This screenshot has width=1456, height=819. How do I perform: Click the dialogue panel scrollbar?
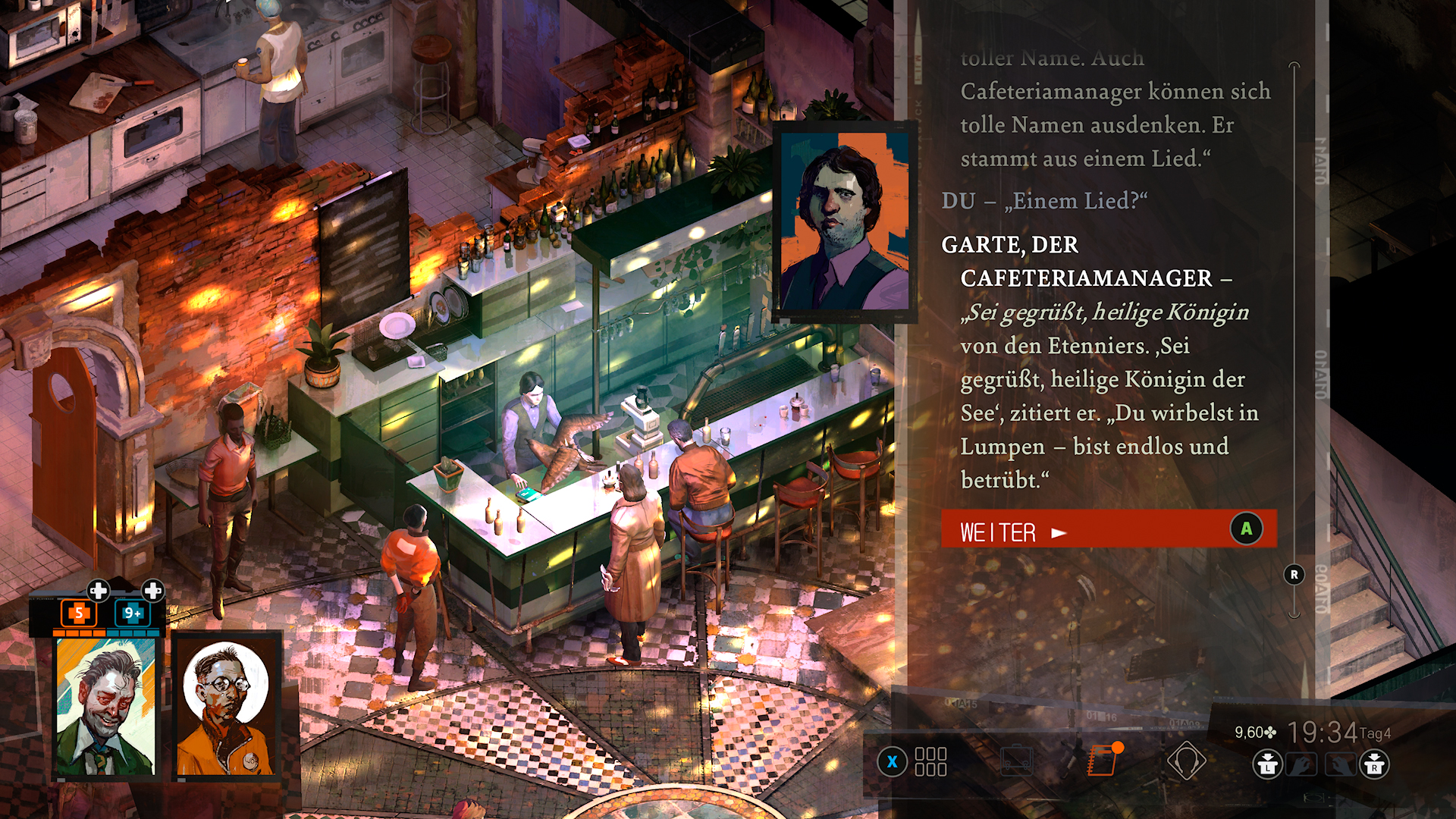pos(1294,341)
